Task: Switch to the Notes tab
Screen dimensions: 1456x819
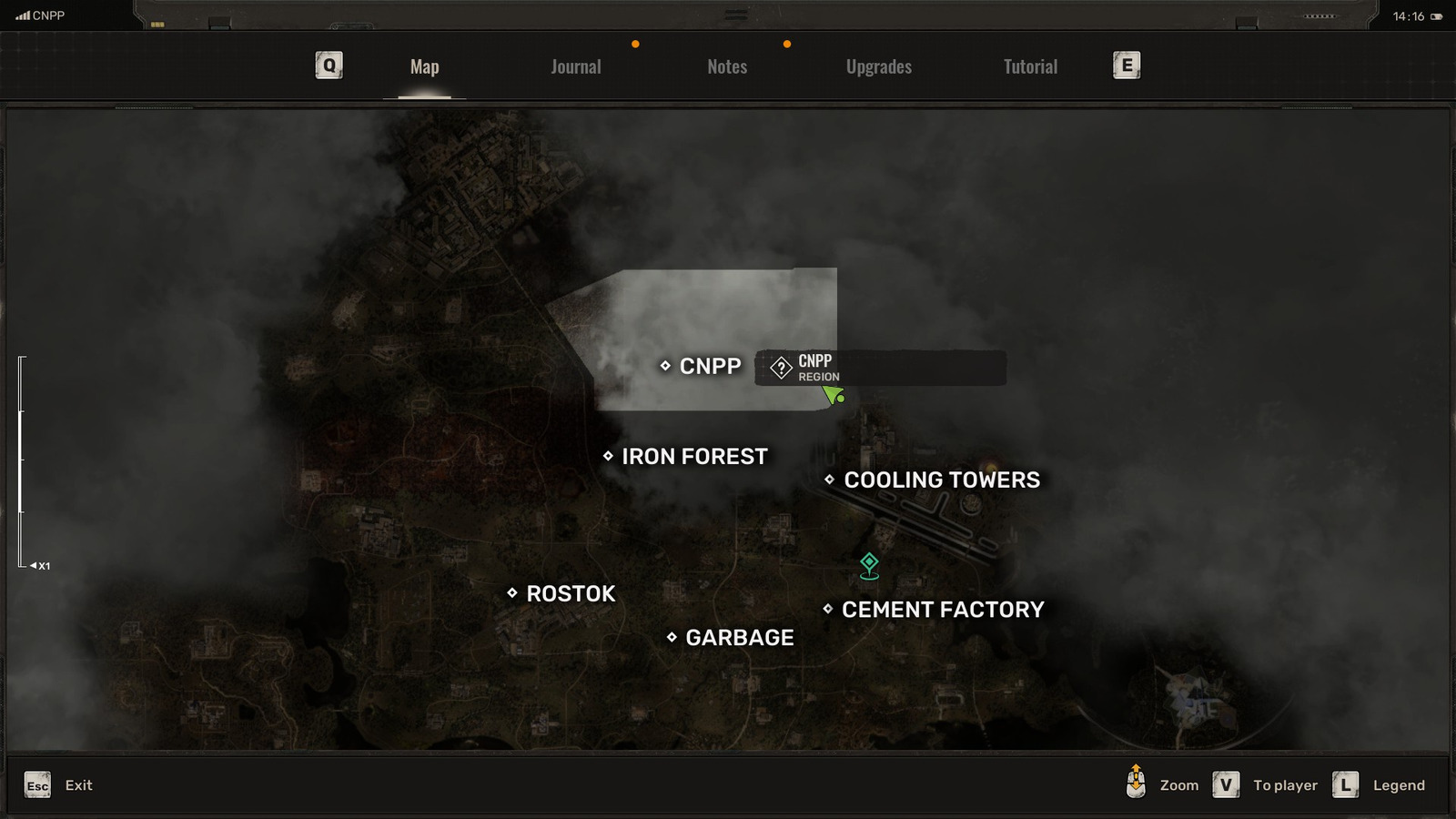Action: [726, 66]
